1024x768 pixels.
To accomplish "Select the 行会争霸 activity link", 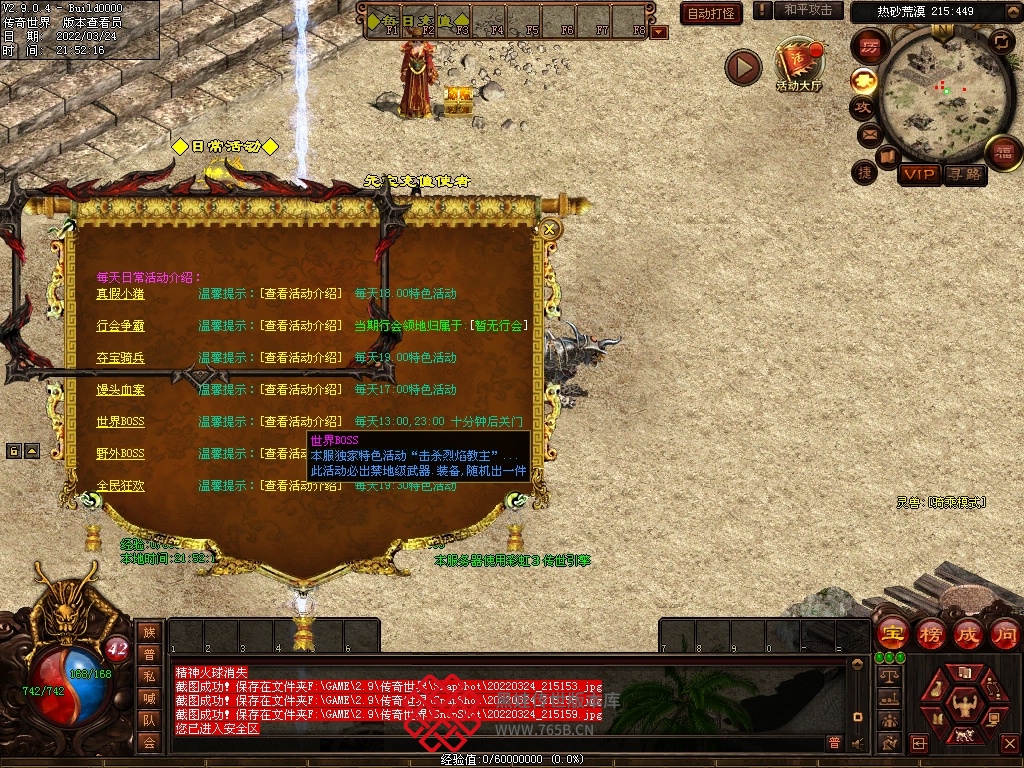I will click(120, 326).
